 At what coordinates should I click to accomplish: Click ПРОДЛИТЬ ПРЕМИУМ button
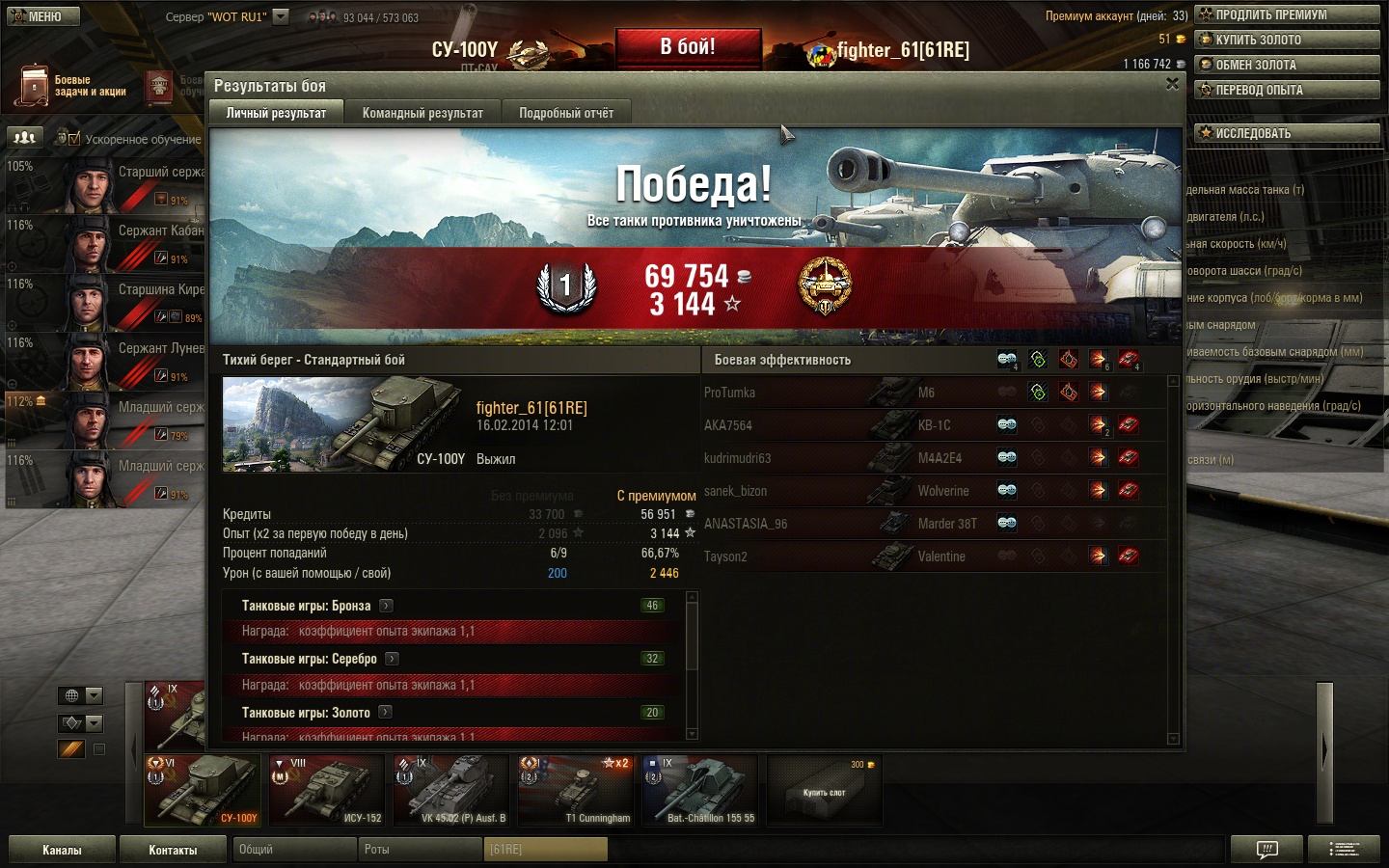coord(1287,14)
